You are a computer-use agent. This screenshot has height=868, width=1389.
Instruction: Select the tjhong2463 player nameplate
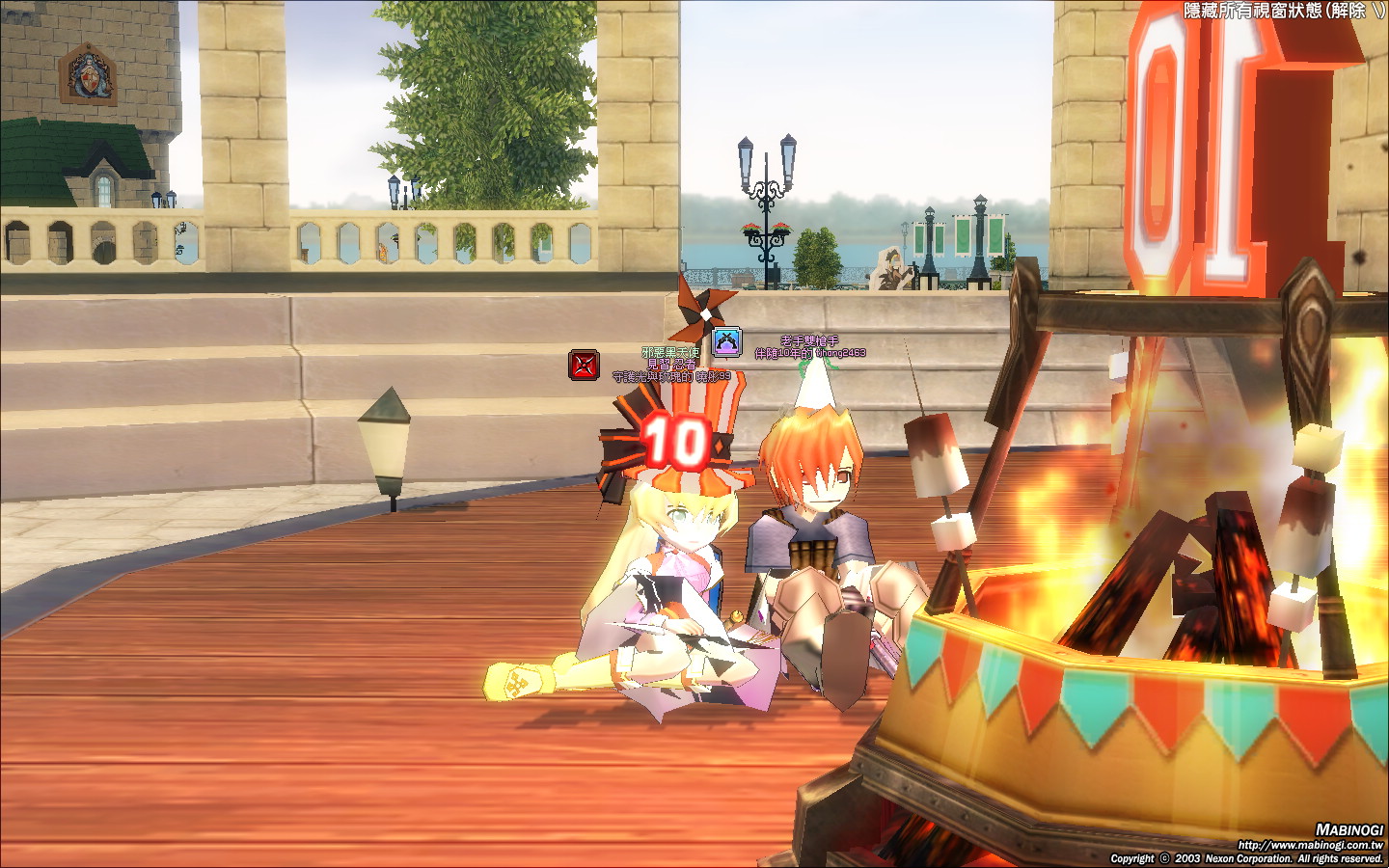coord(810,353)
